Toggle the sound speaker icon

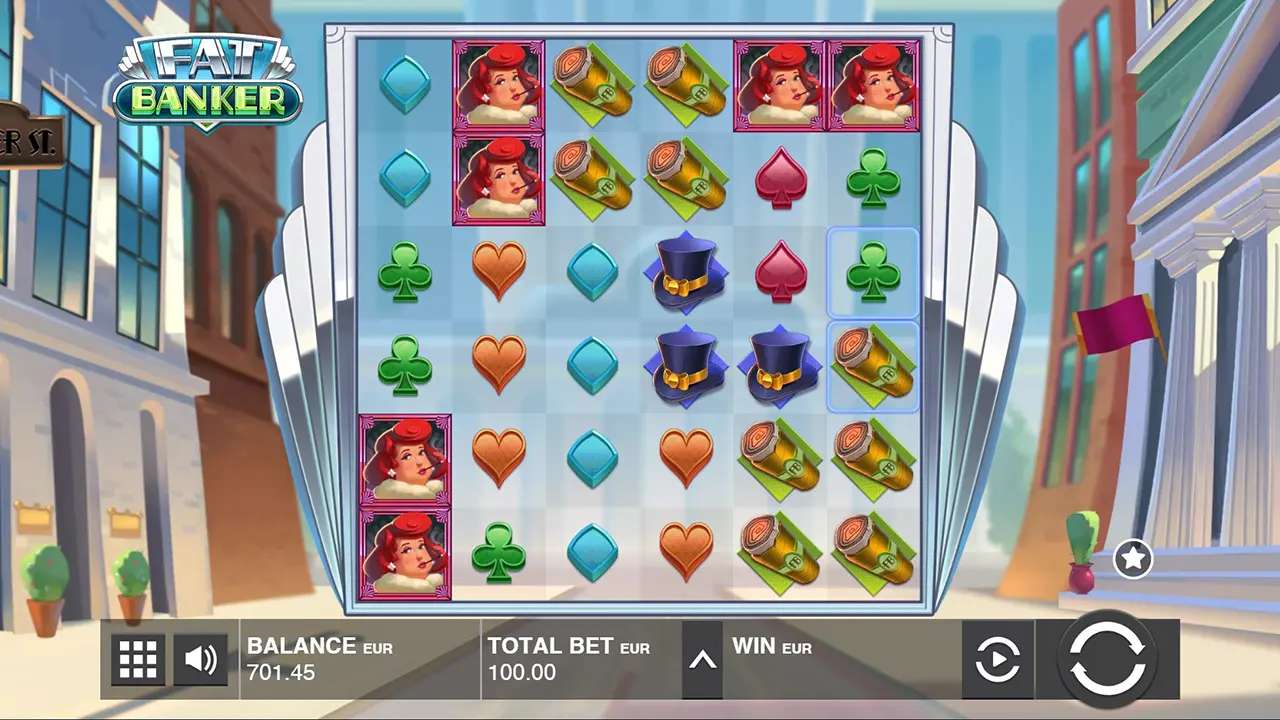click(x=201, y=660)
